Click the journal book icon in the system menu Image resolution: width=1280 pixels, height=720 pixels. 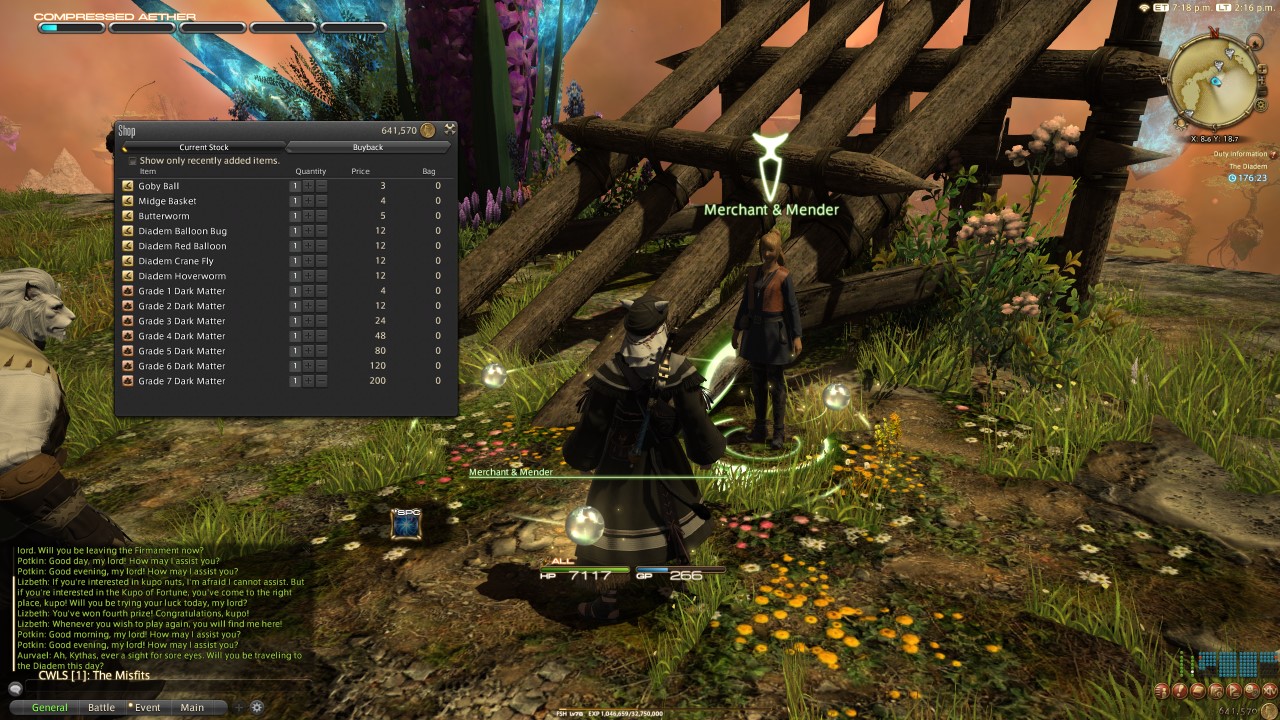[1196, 691]
